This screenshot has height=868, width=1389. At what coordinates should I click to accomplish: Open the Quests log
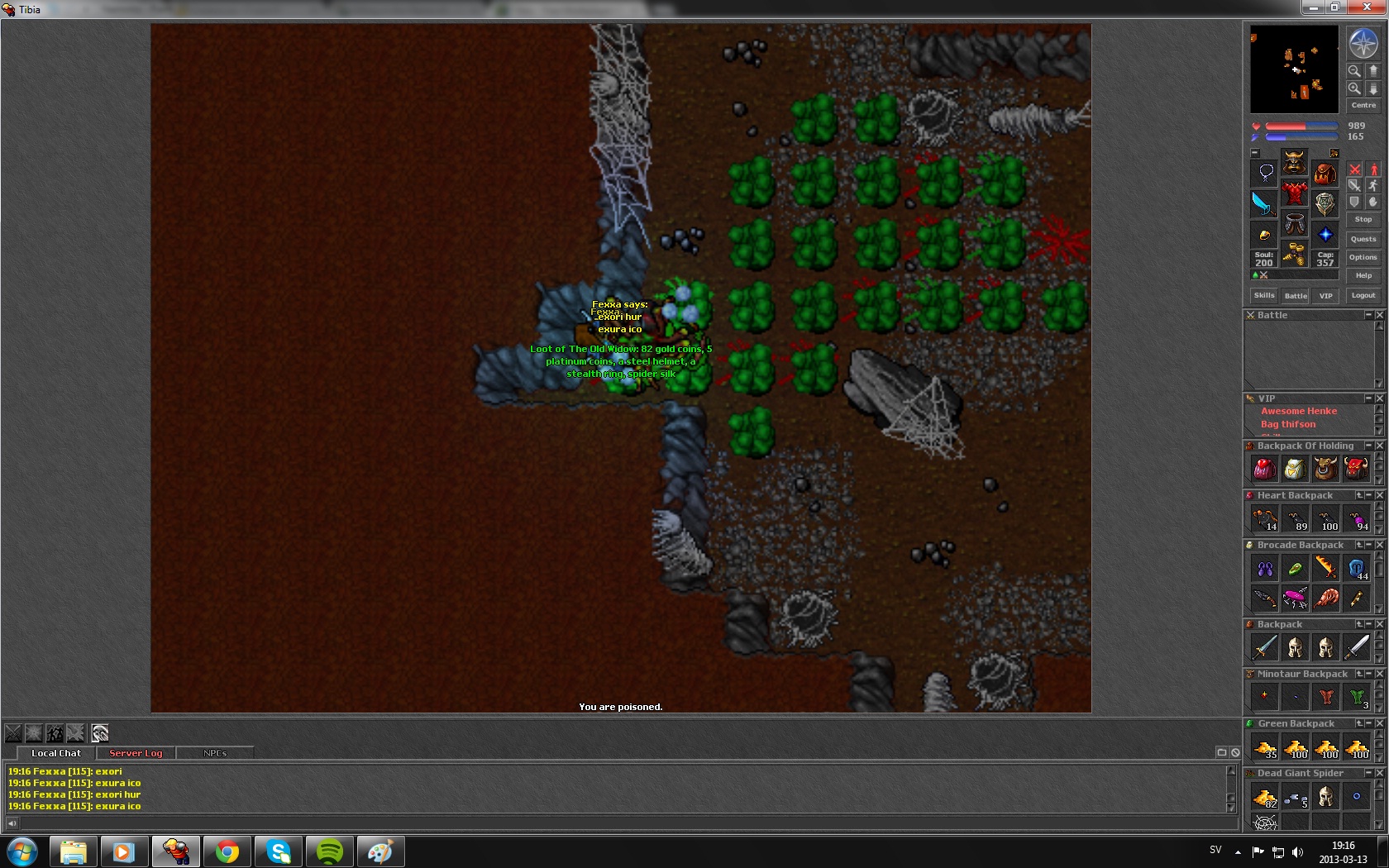pyautogui.click(x=1363, y=239)
